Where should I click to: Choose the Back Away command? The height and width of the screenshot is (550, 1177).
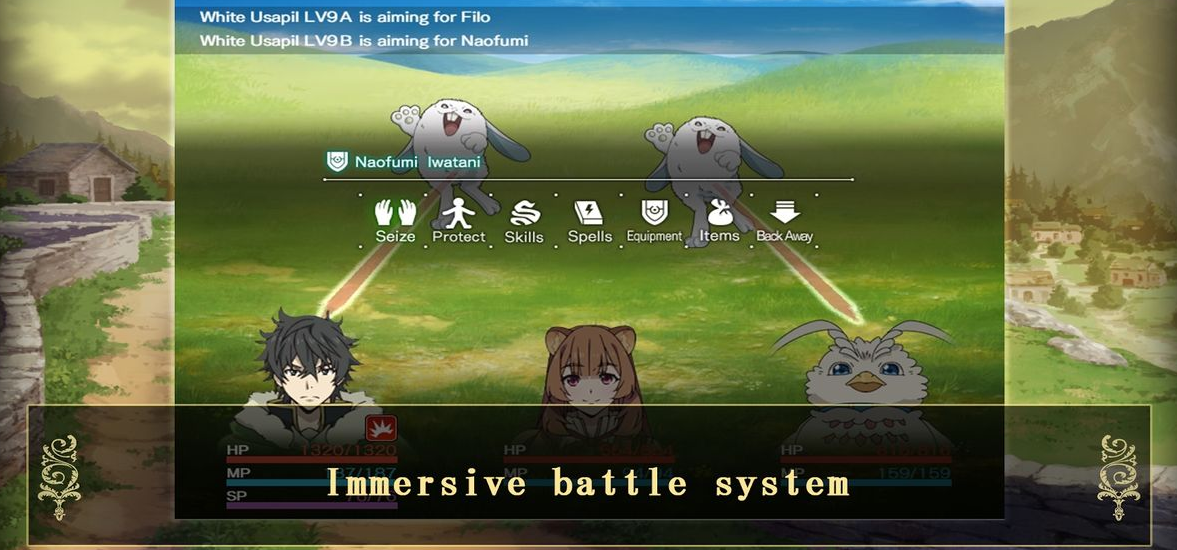785,221
